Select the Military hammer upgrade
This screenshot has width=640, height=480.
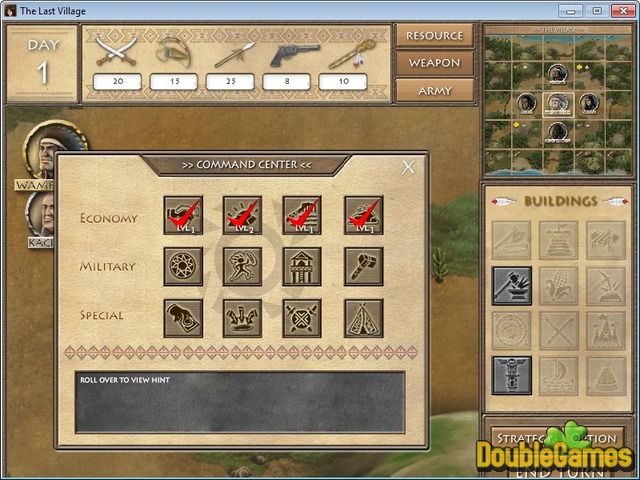tap(363, 266)
